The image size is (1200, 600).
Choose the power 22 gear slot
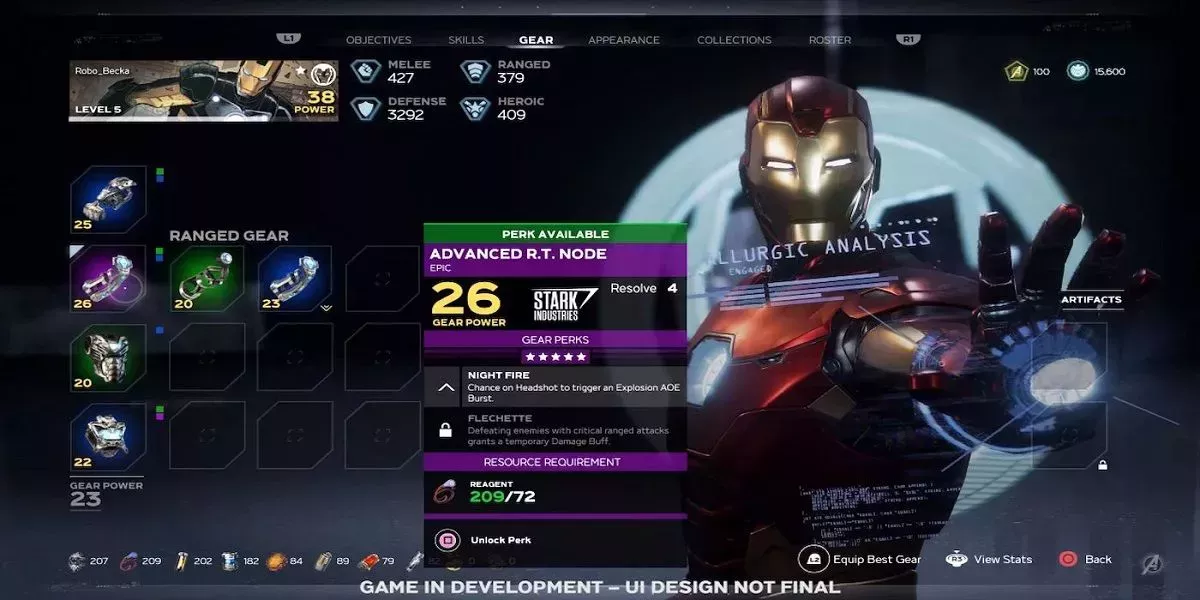click(108, 437)
